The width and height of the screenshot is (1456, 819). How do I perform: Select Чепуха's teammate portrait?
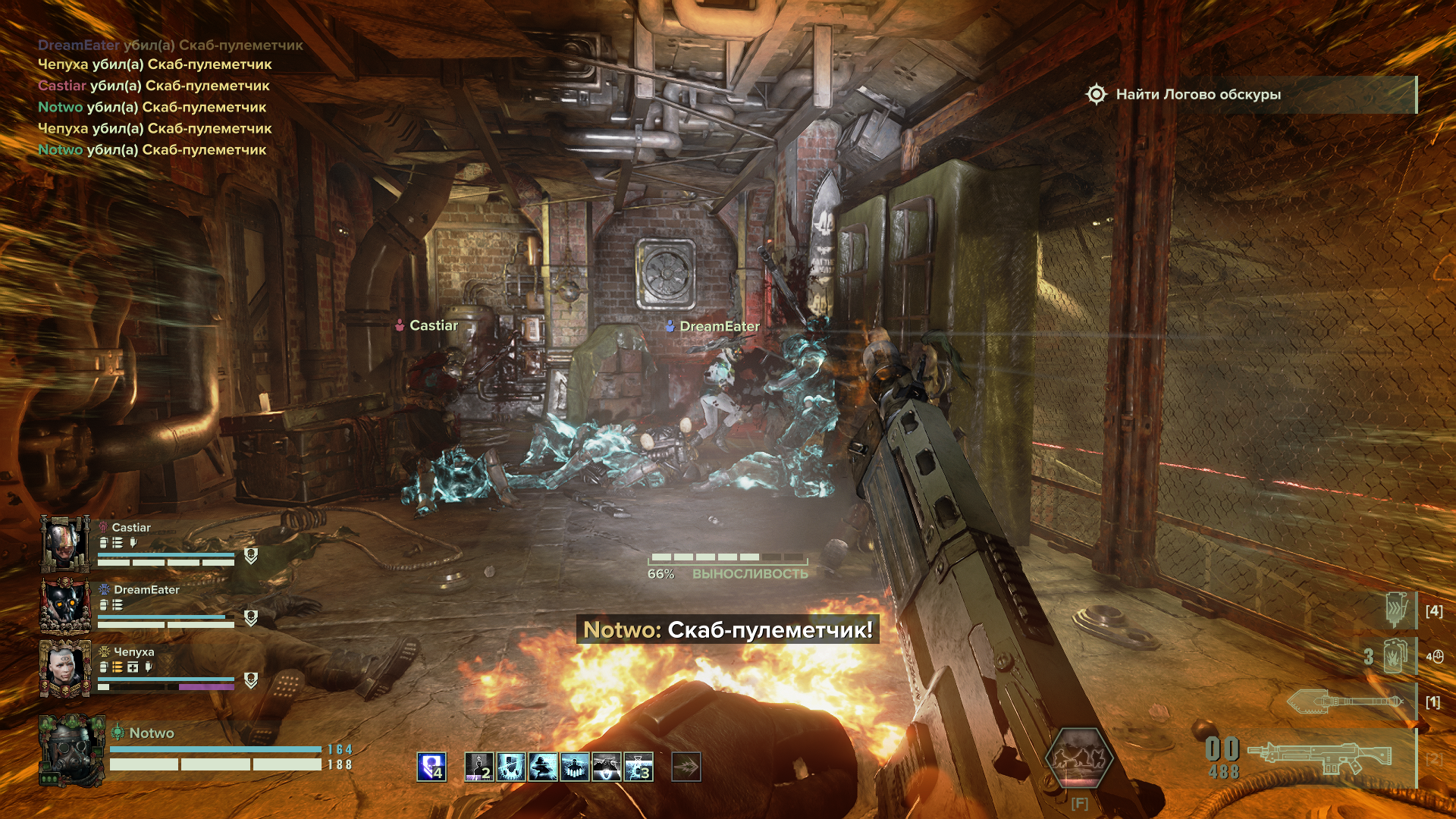click(x=64, y=667)
